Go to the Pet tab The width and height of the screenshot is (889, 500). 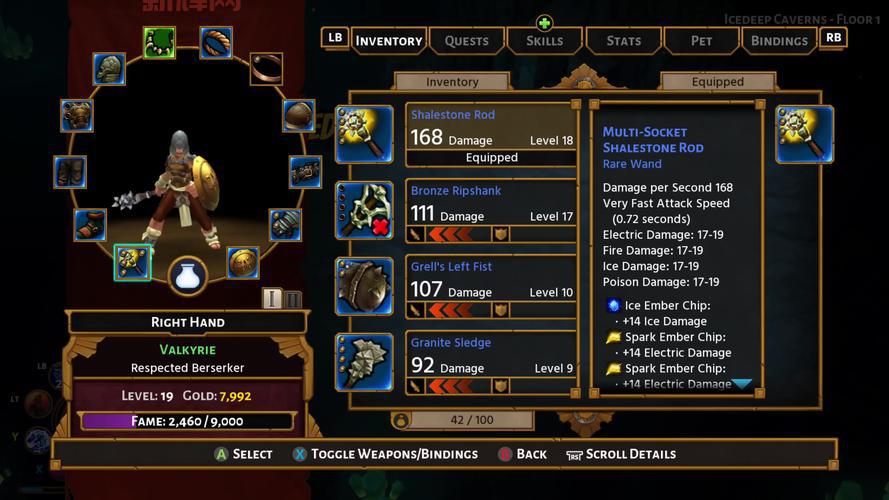(x=701, y=41)
